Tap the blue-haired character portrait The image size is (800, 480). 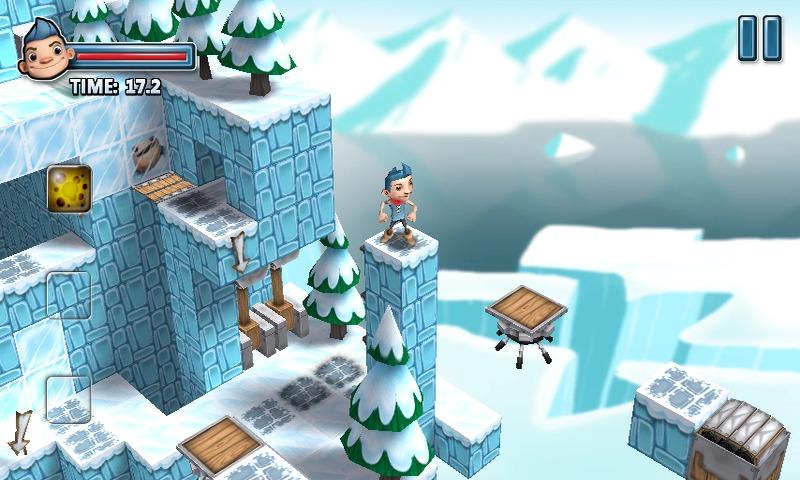pos(44,50)
